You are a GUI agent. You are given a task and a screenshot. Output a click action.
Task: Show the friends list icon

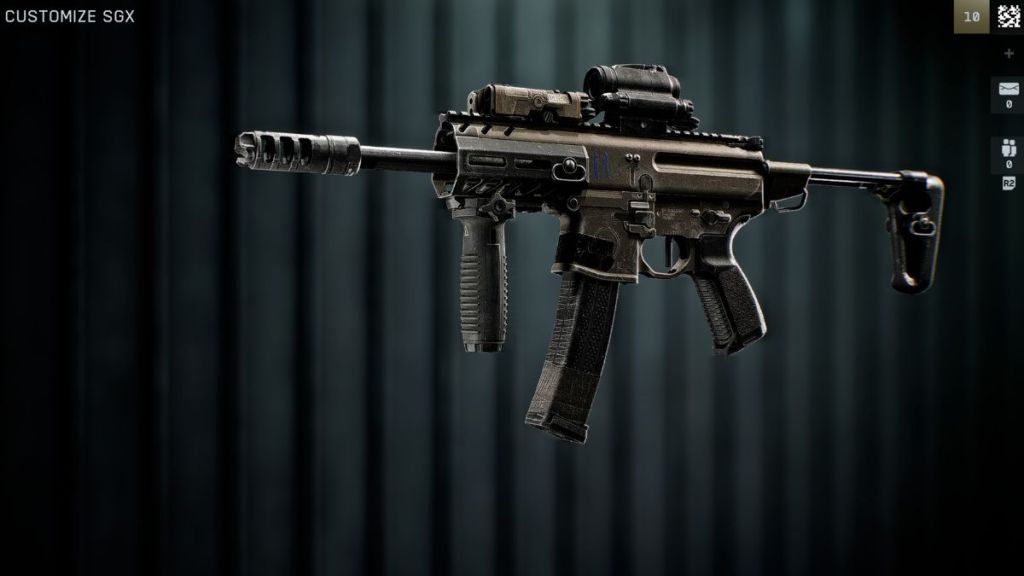(x=1008, y=150)
